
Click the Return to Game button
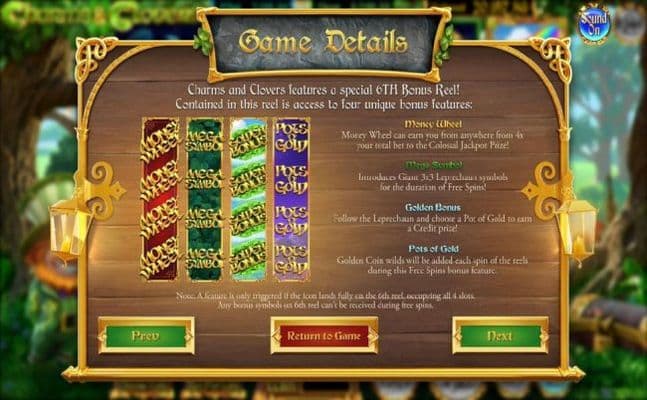point(324,336)
